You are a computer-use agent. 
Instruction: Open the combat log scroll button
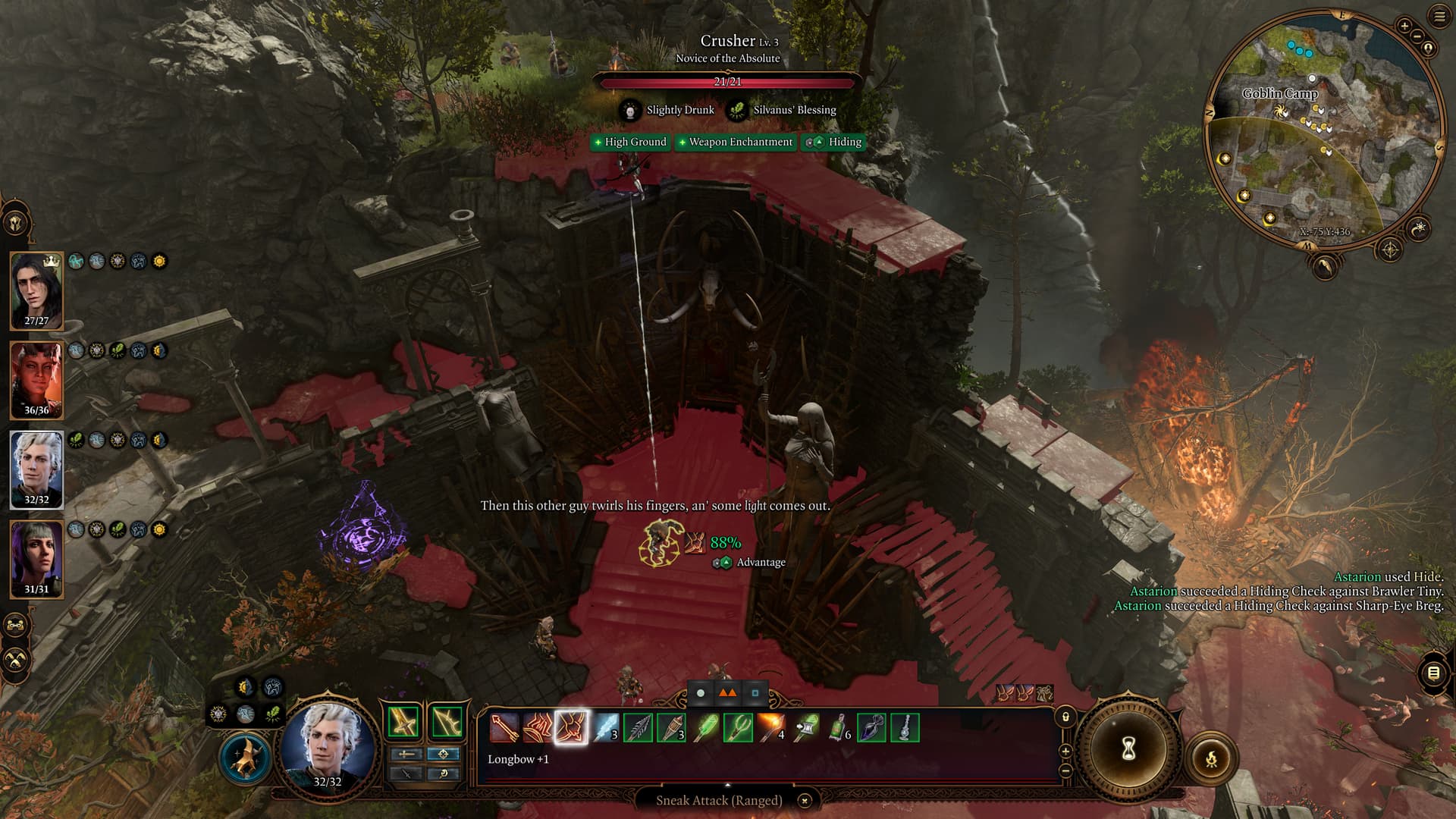1432,673
